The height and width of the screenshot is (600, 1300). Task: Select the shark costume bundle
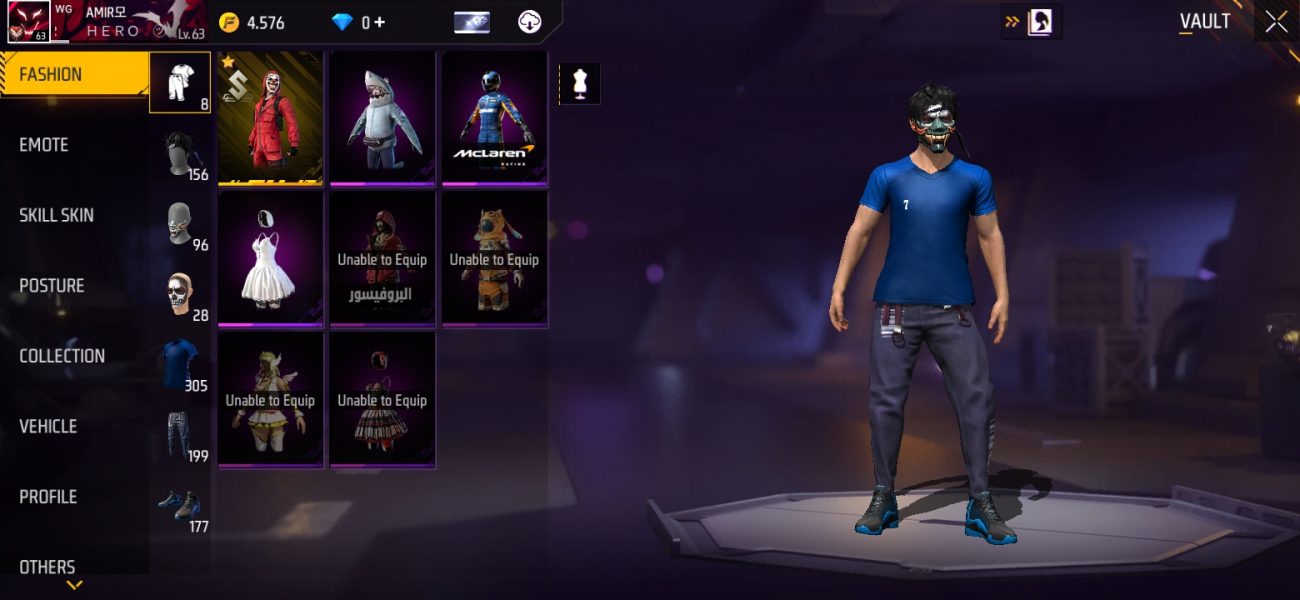tap(383, 118)
